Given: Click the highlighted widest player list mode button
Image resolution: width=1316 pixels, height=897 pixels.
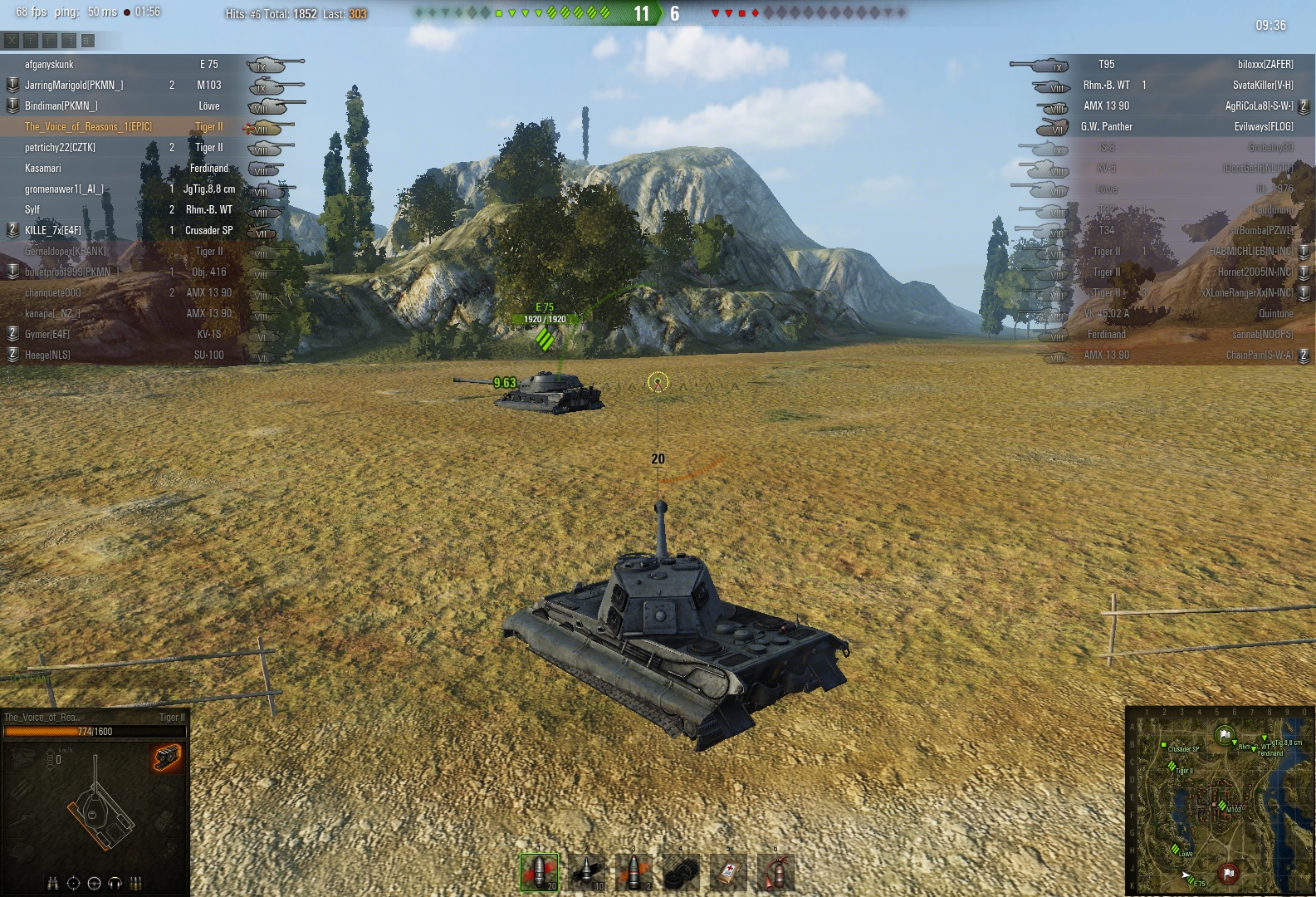Looking at the screenshot, I should tap(88, 40).
